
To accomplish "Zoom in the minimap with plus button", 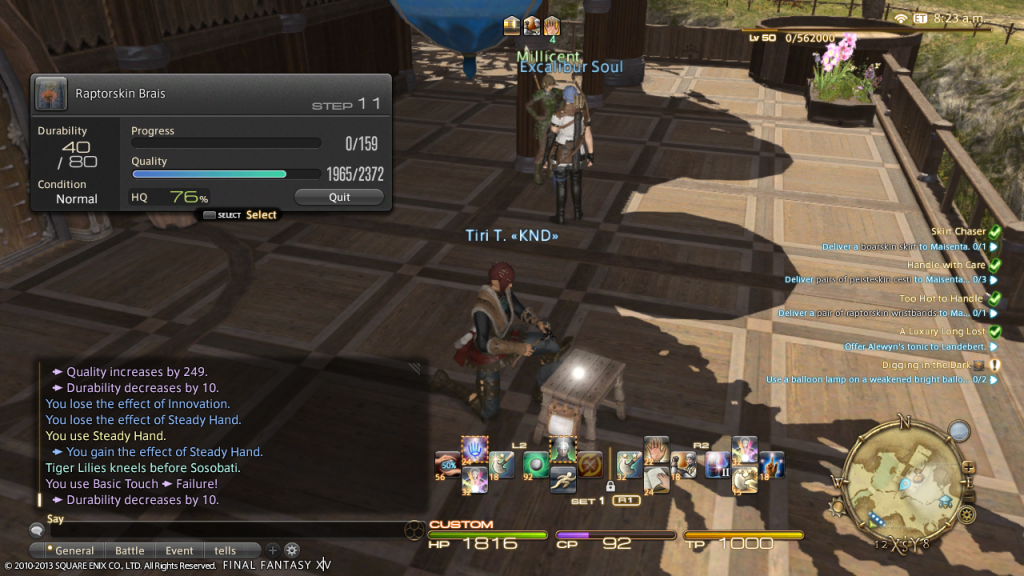I will (967, 467).
